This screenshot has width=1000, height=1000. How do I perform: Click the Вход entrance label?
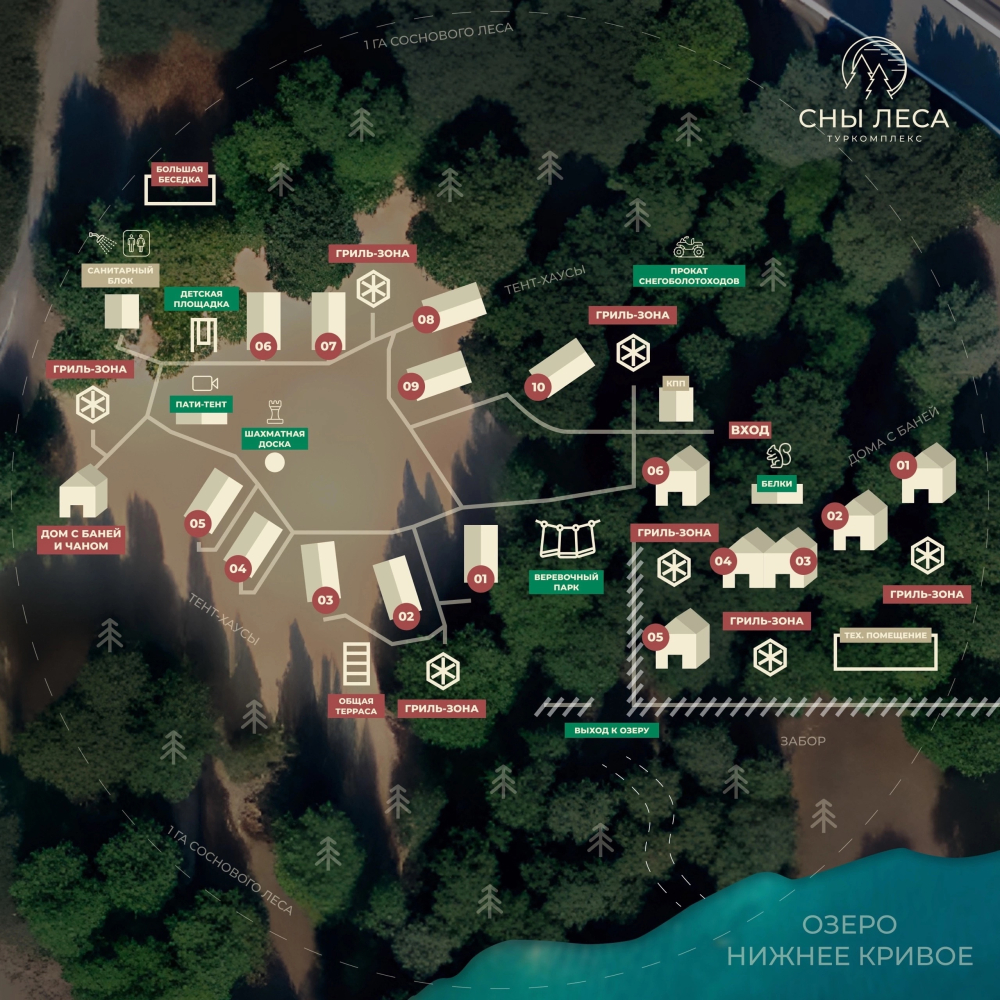pos(749,430)
